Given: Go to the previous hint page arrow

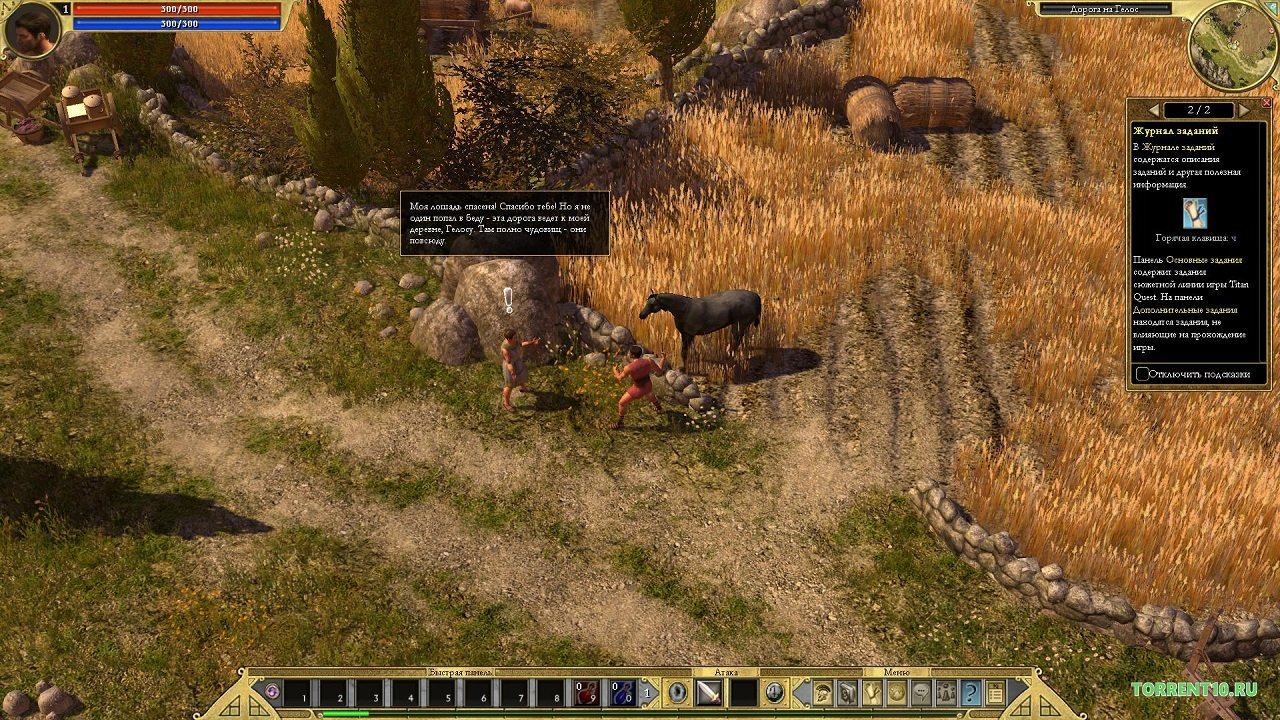Looking at the screenshot, I should 1154,110.
